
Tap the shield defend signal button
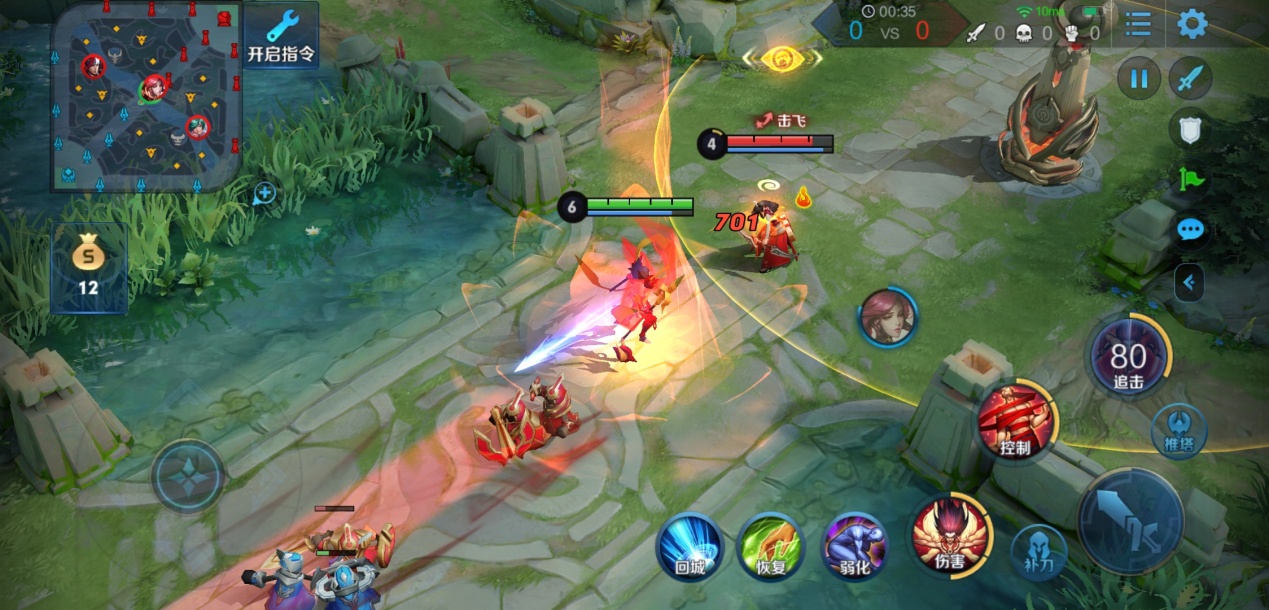[x=1190, y=128]
